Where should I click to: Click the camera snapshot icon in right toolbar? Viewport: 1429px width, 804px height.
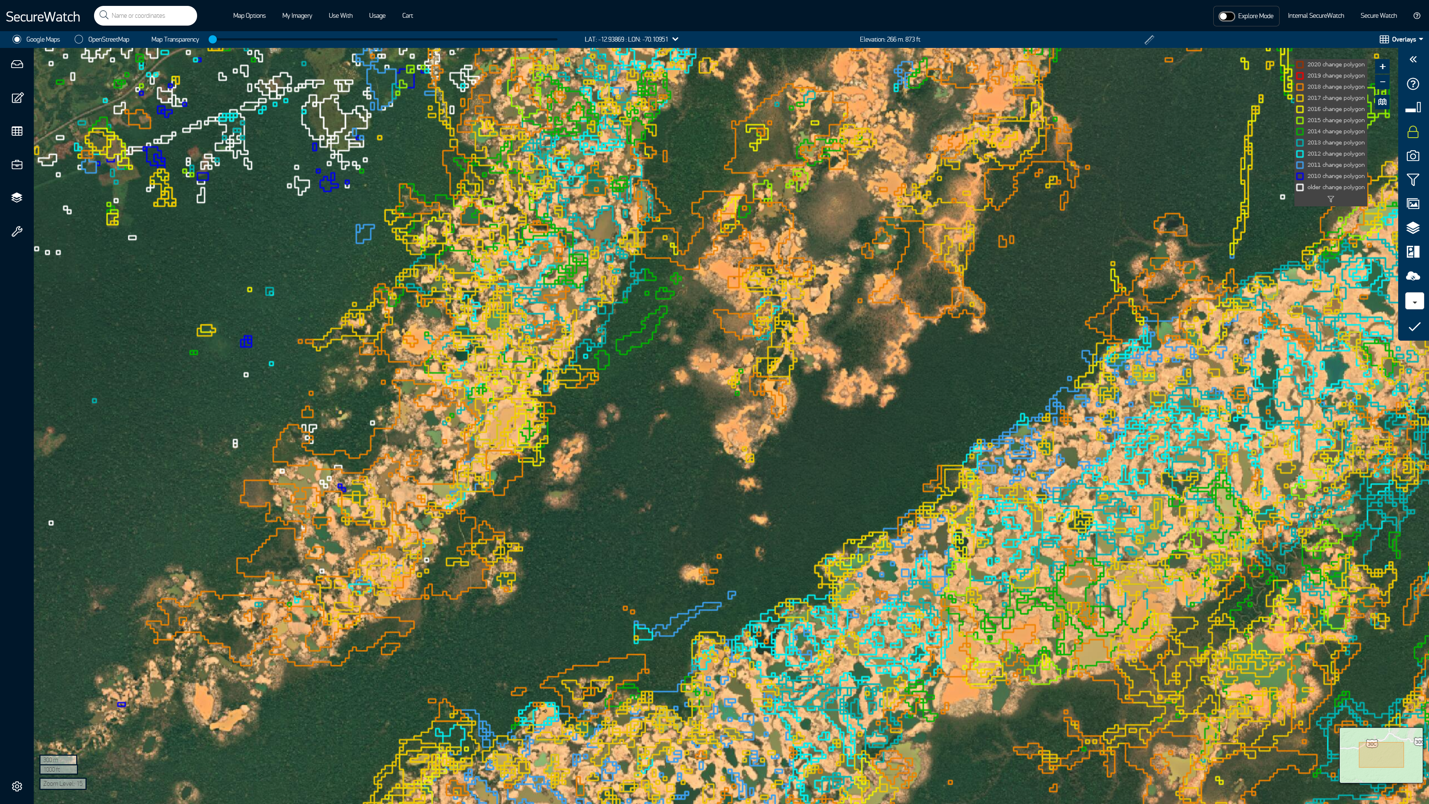(1413, 156)
